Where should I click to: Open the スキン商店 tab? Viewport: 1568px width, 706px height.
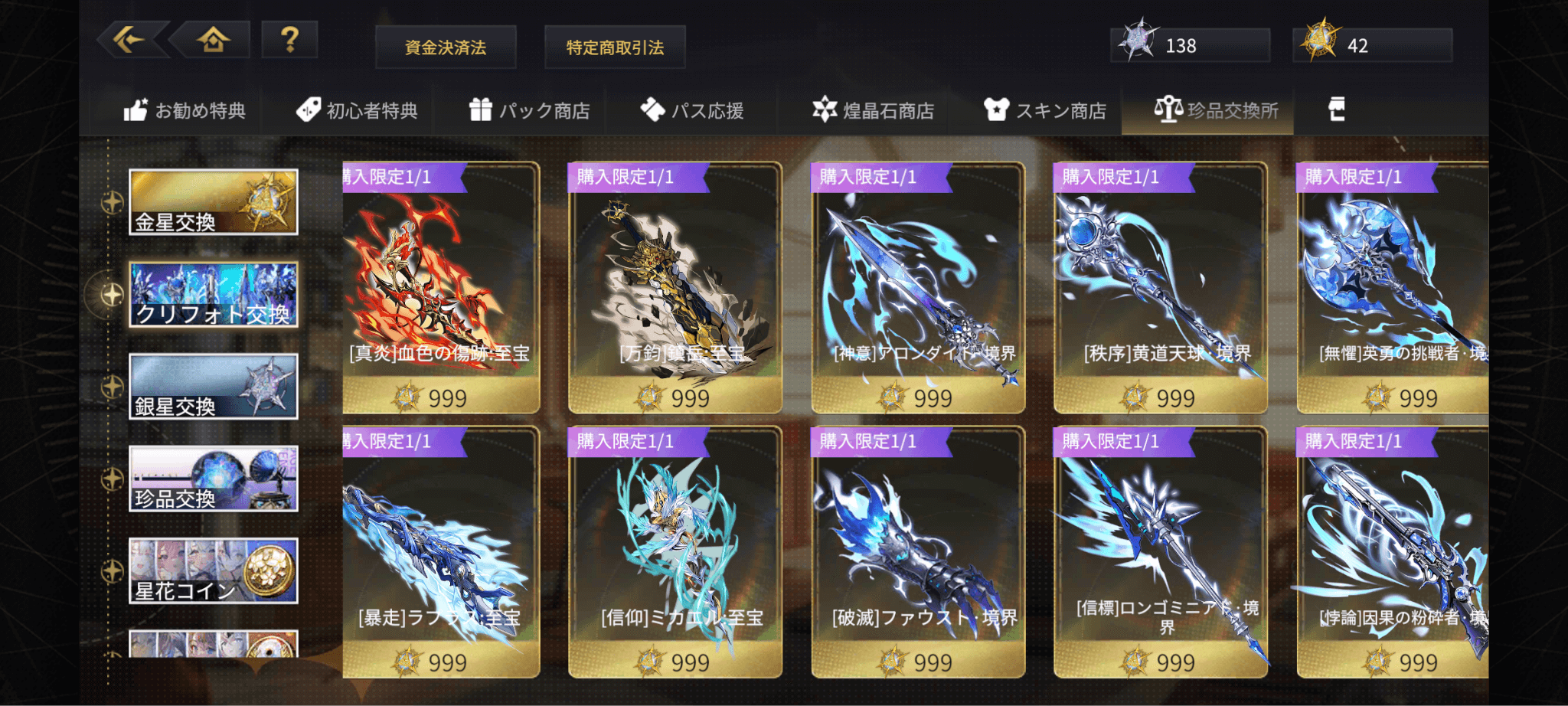click(x=1046, y=111)
